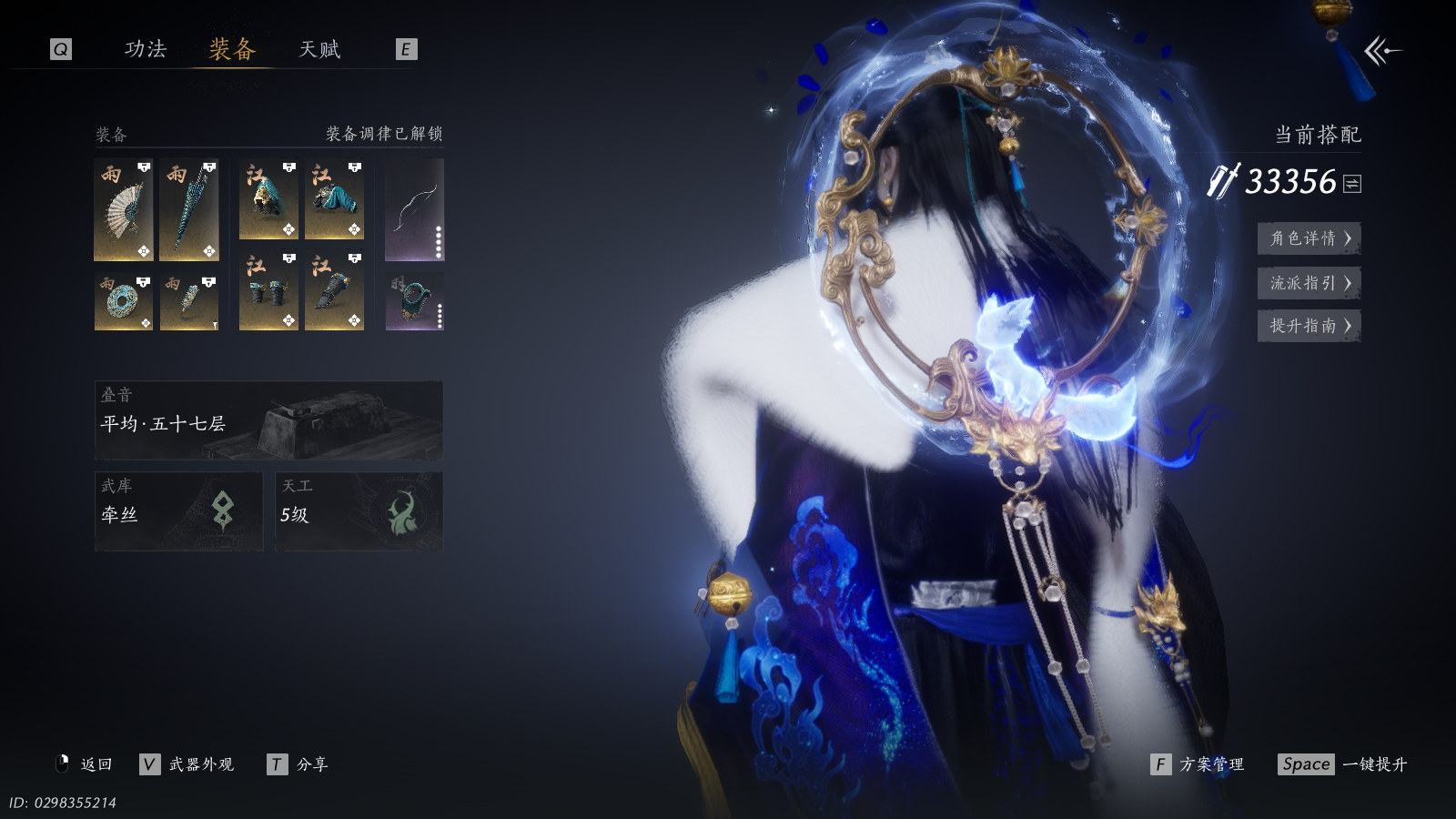1456x819 pixels.
Task: Open the 天工 5级 panel
Action: click(x=359, y=511)
